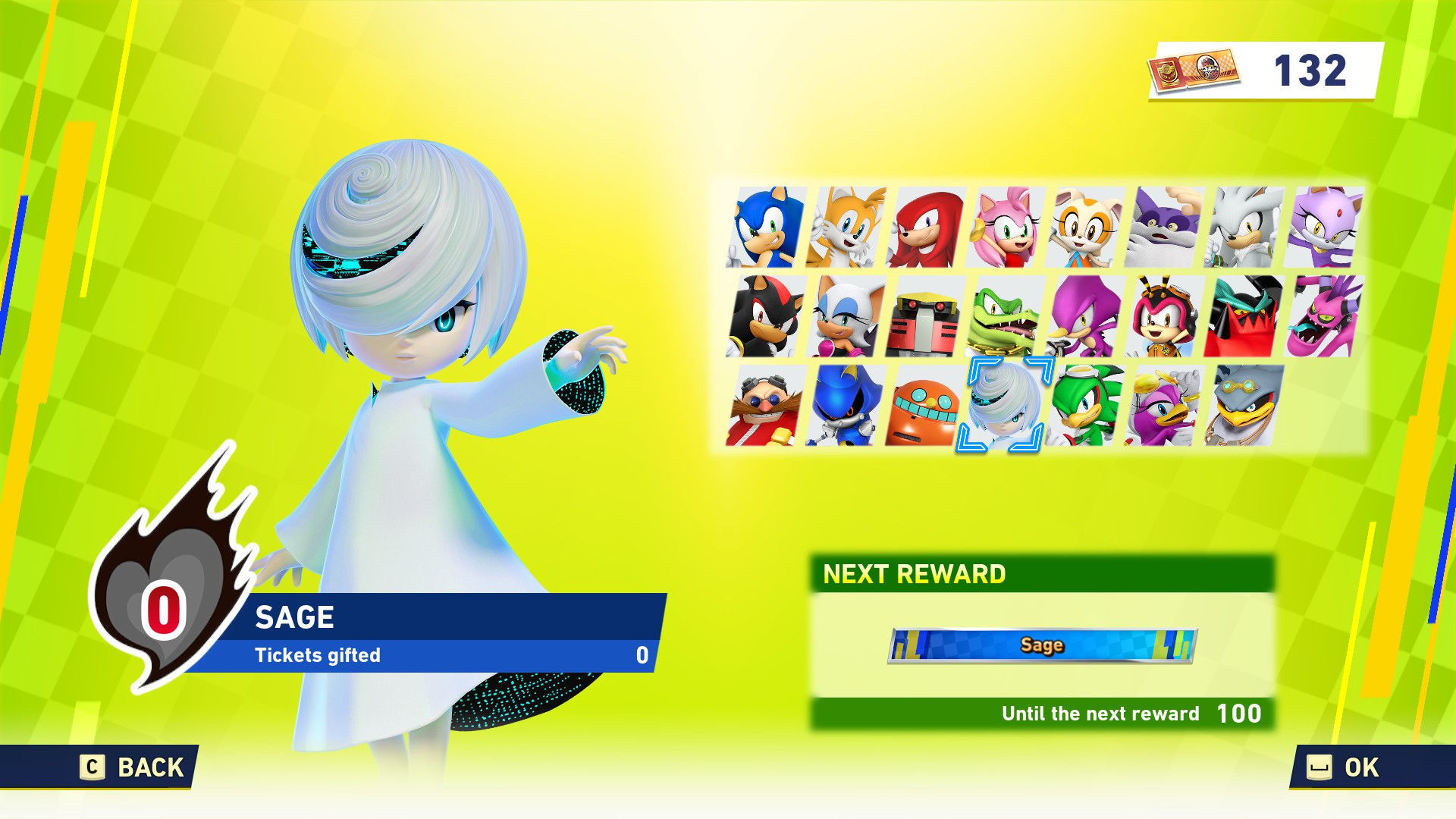The image size is (1456, 819).
Task: Pick Dr. Eggman's portrait tile
Action: click(x=766, y=406)
